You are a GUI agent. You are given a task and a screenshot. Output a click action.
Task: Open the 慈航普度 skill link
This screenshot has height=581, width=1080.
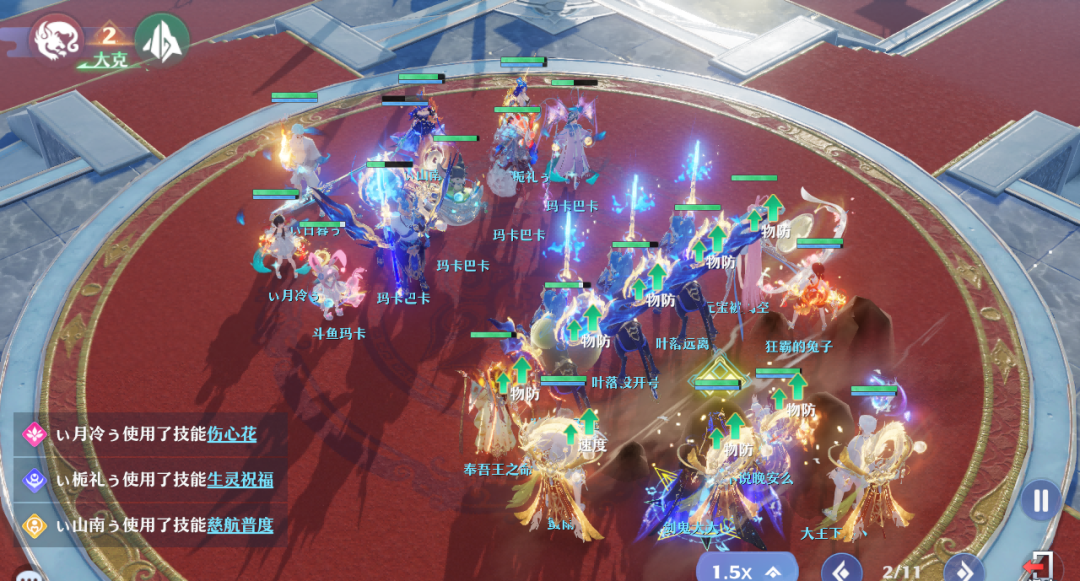[x=240, y=524]
